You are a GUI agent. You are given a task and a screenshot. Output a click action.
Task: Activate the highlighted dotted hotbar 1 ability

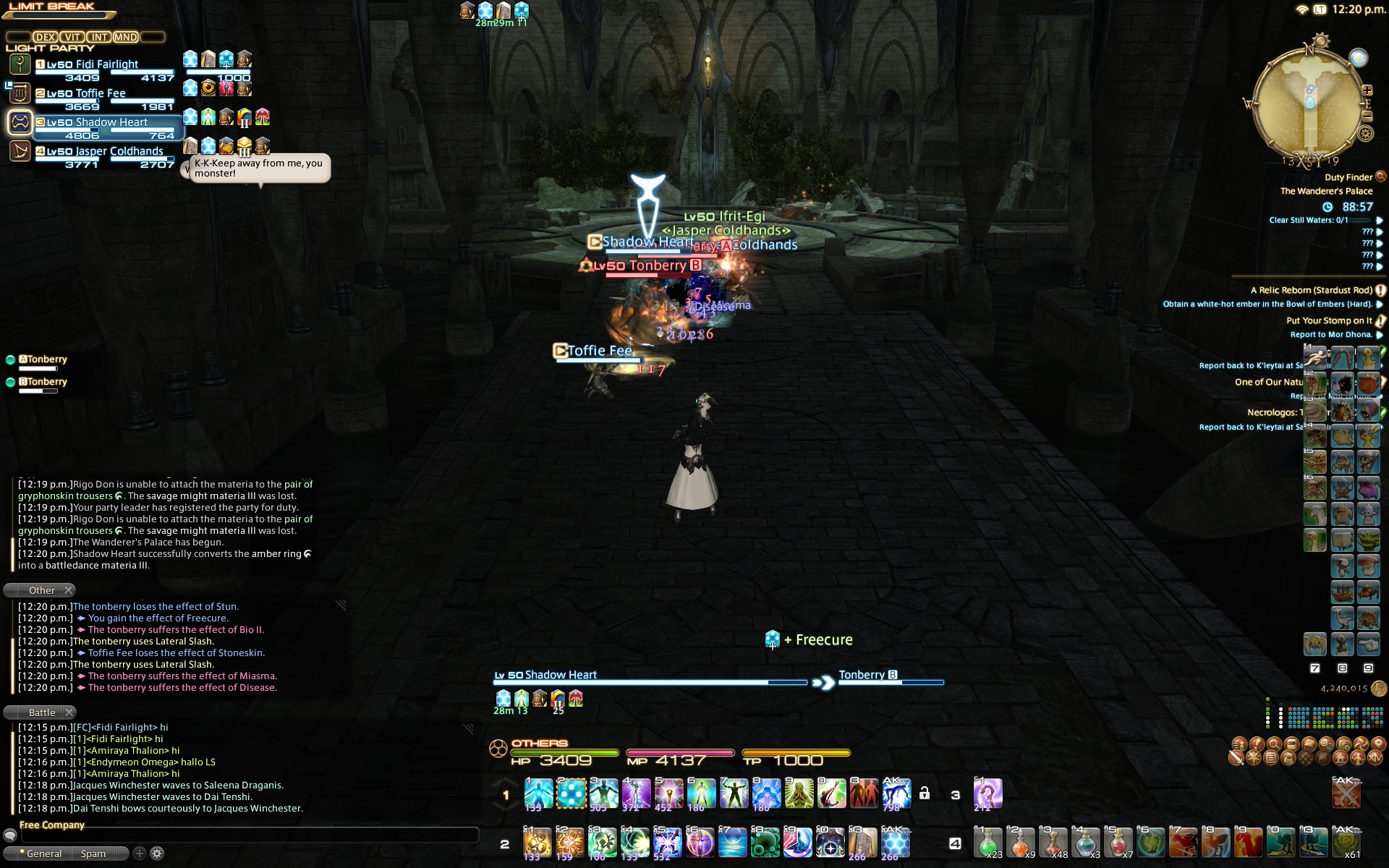(571, 793)
